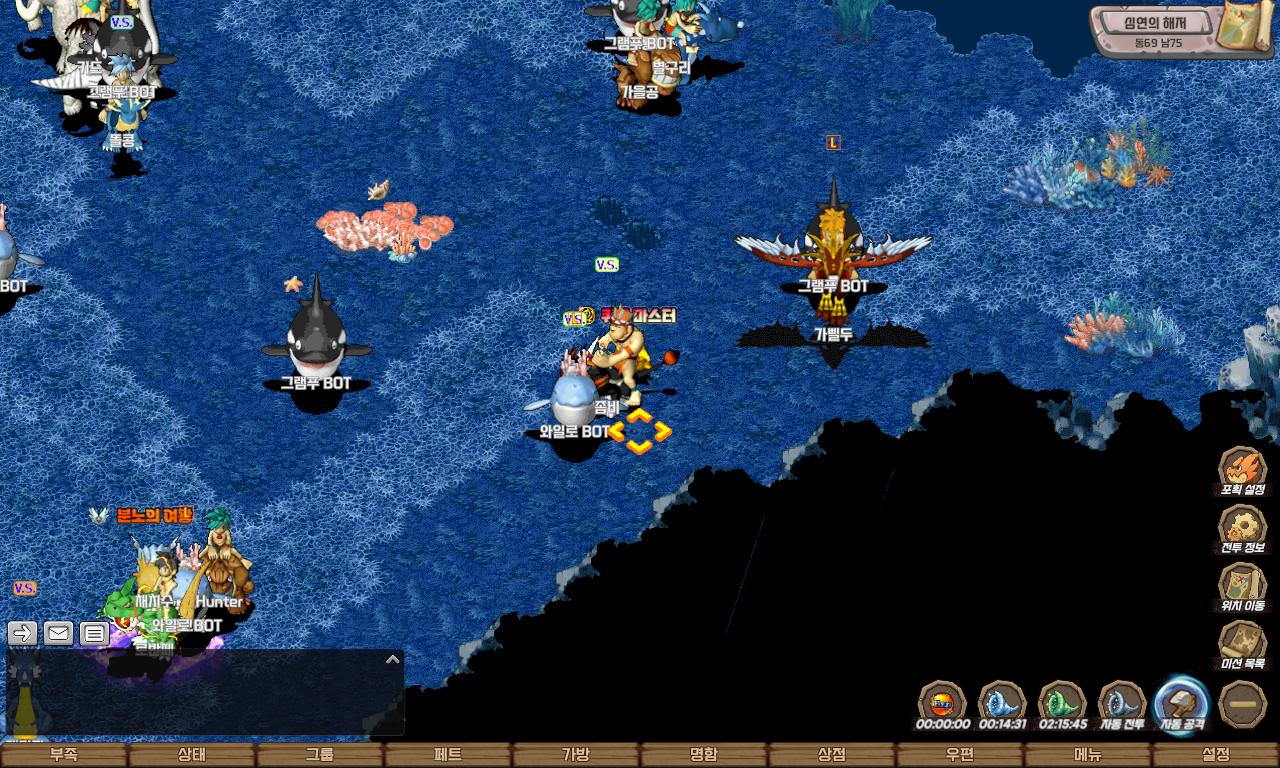Open 위치 이동 location travel map icon
The width and height of the screenshot is (1280, 768).
coord(1243,585)
